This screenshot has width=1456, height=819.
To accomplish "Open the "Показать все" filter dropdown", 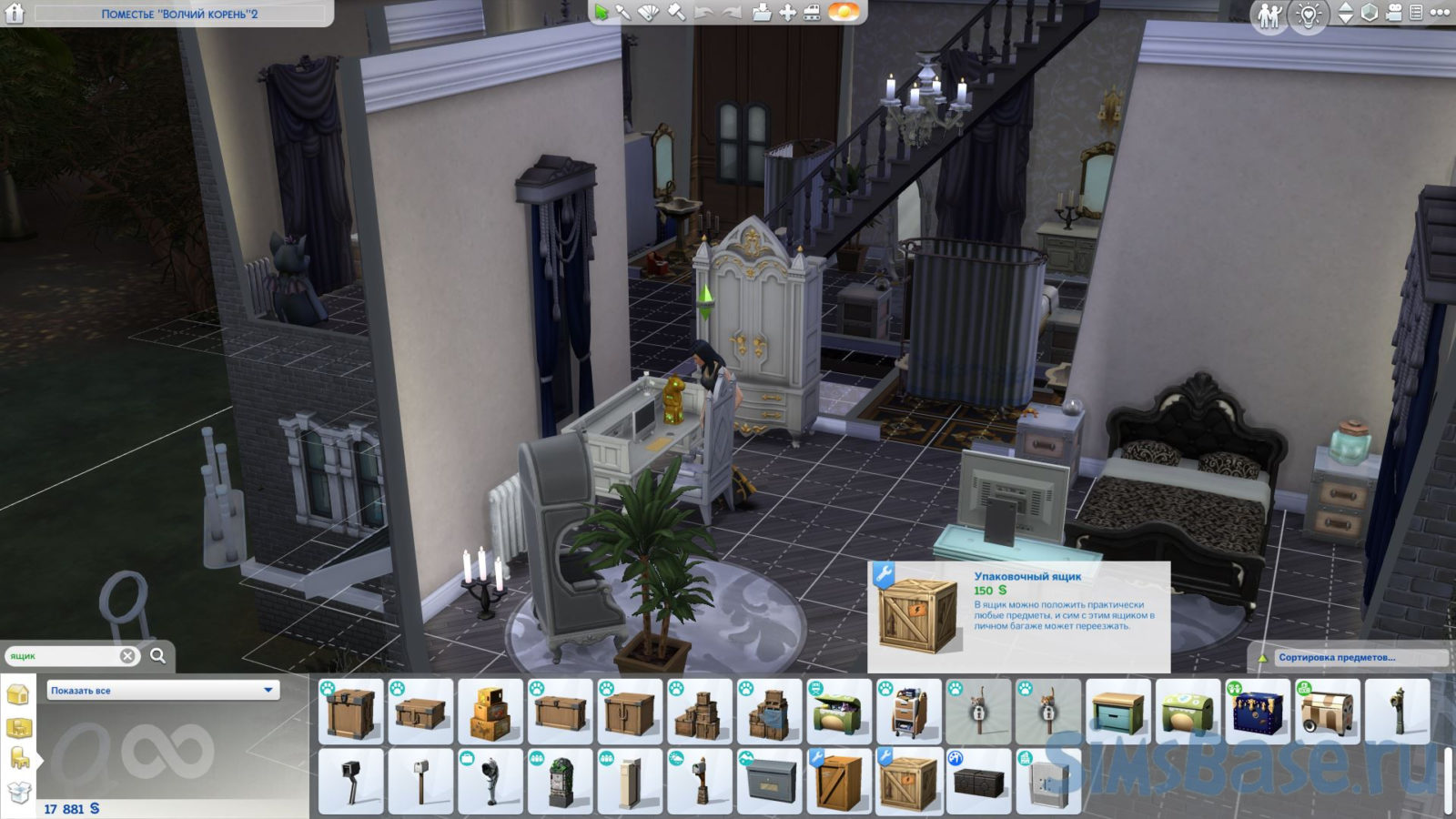I will [163, 691].
